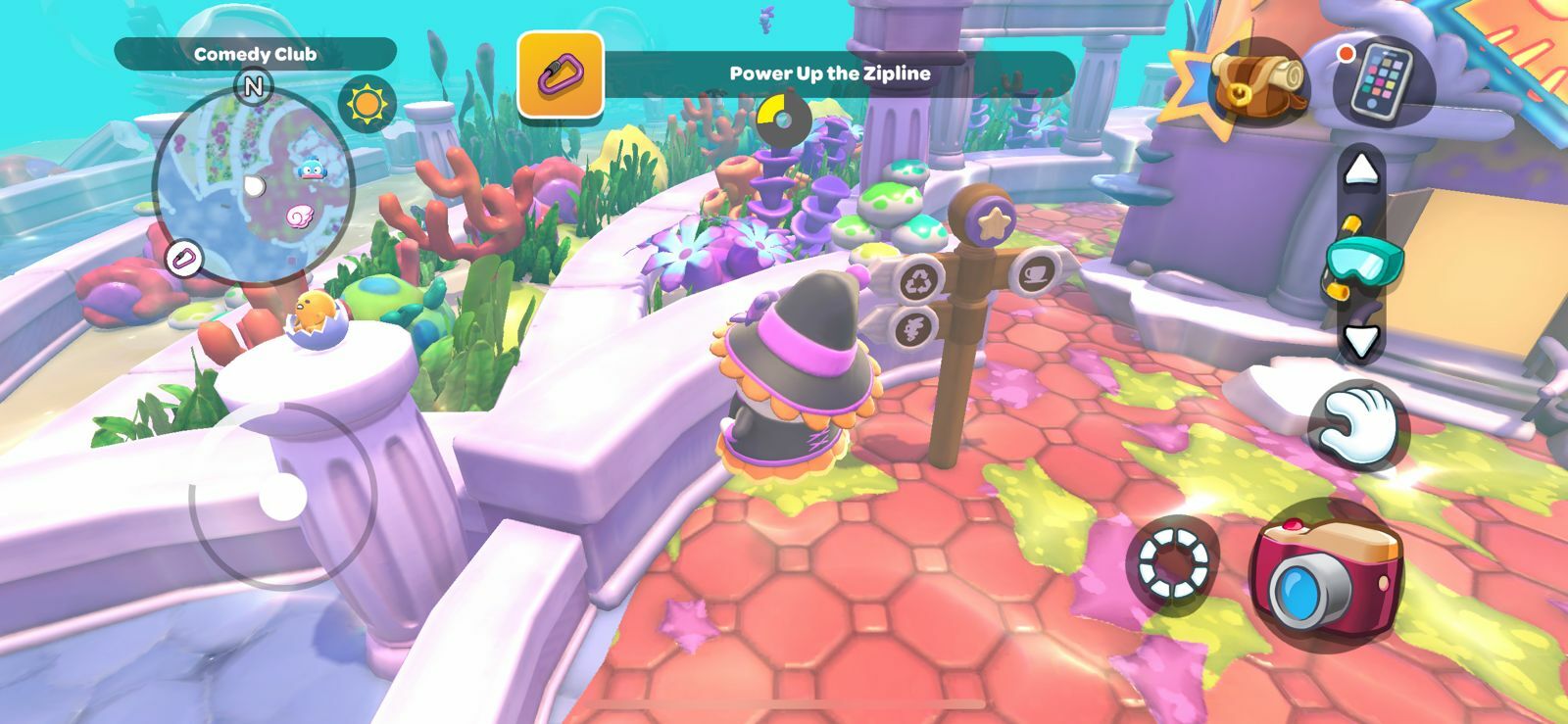Image resolution: width=1568 pixels, height=724 pixels.
Task: Select the down arrow in tool switcher
Action: pyautogui.click(x=1360, y=341)
